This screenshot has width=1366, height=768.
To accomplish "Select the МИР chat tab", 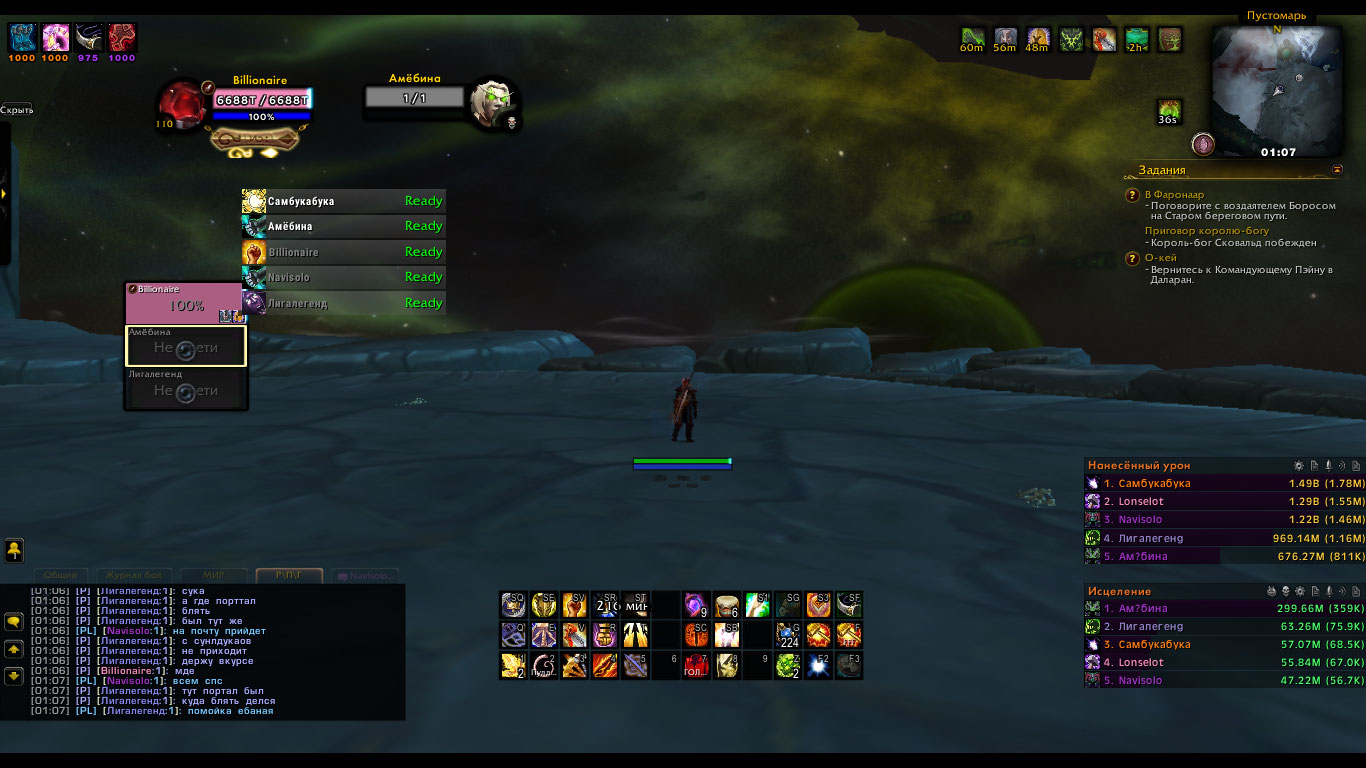I will [x=213, y=576].
